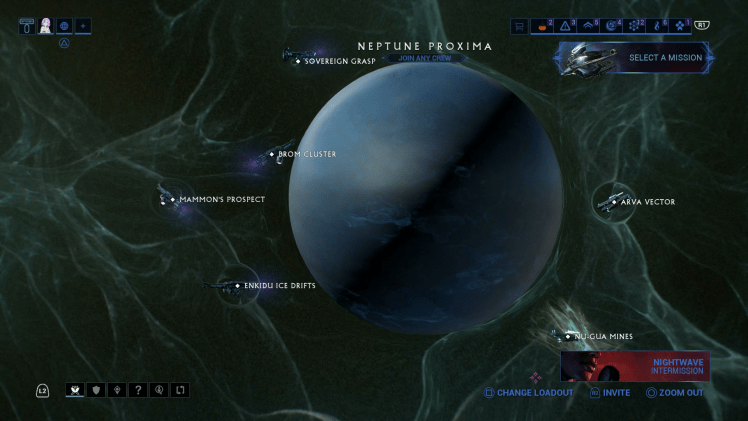Zoom out of the star chart
Viewport: 748px width, 421px height.
coord(675,393)
